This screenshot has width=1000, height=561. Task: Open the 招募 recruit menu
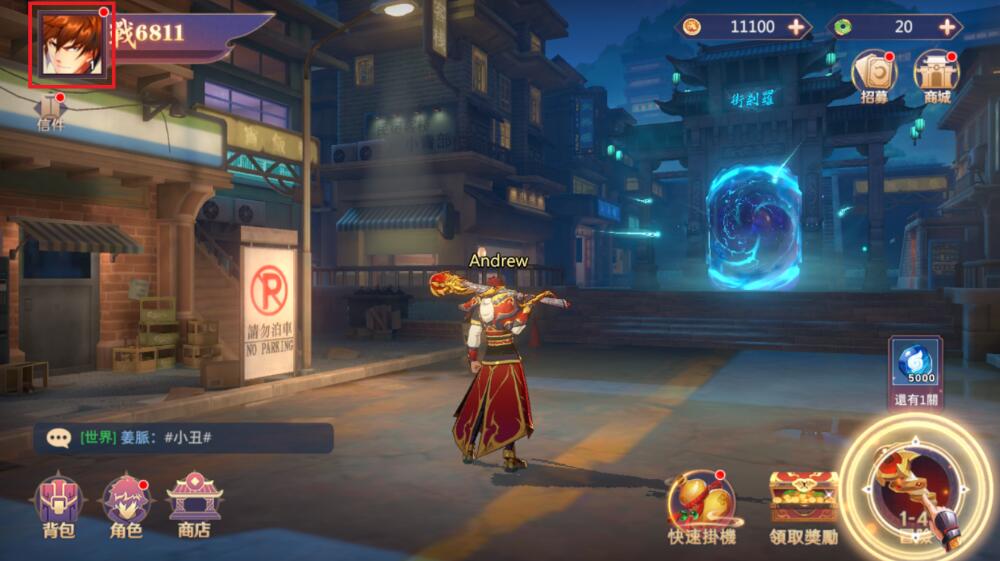tap(873, 73)
